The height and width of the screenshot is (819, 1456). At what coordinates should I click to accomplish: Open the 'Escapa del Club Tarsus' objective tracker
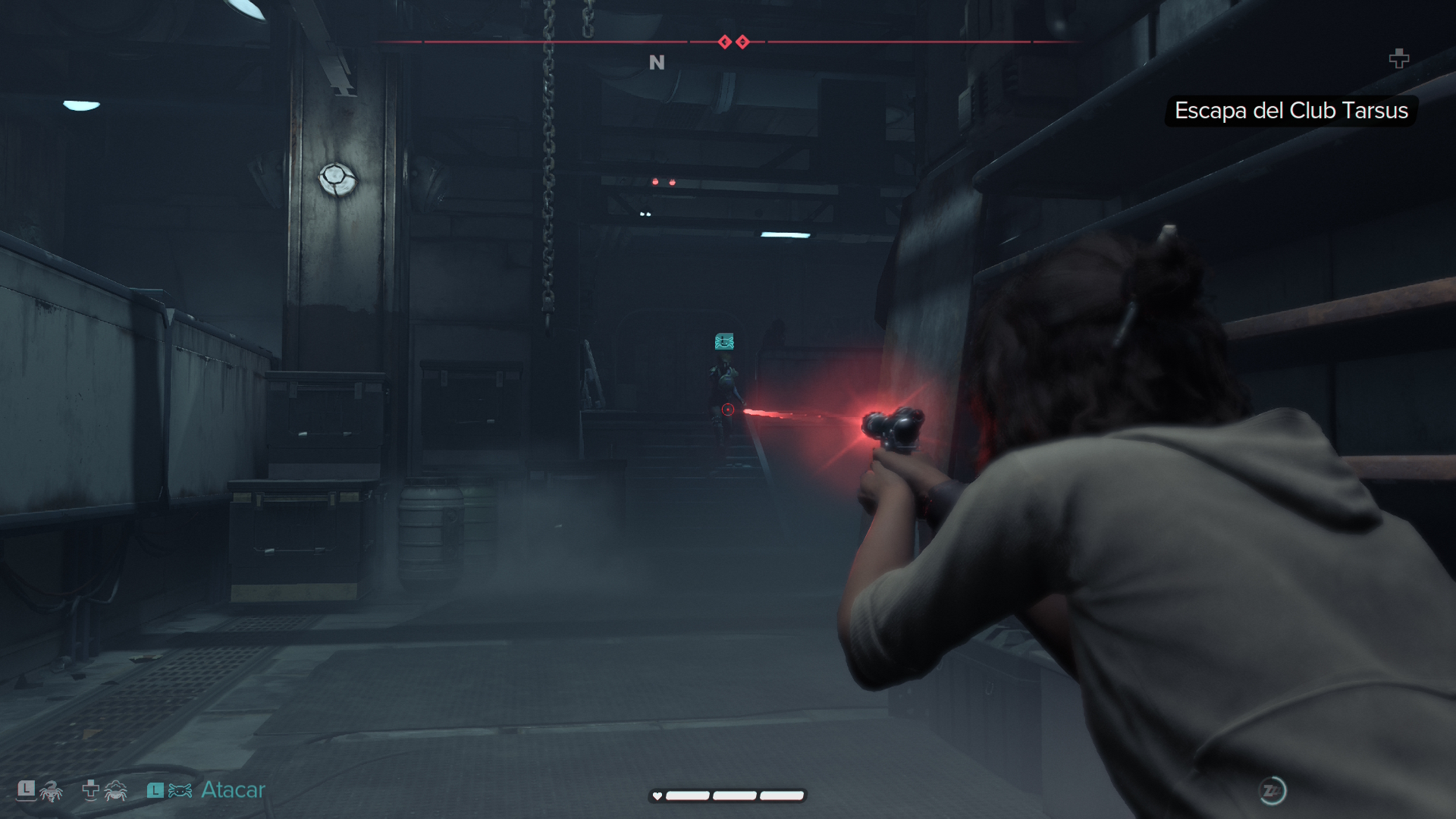pos(1291,111)
